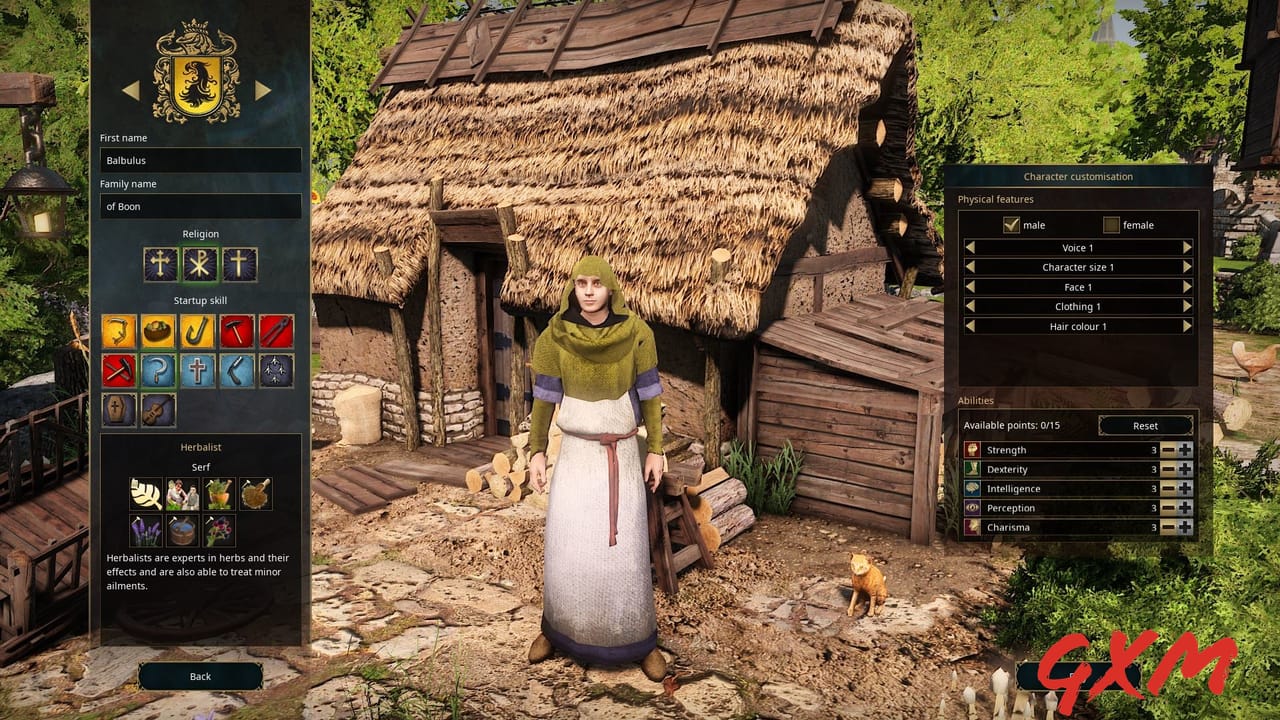The height and width of the screenshot is (720, 1280).
Task: Select the hammer crafting skill icon
Action: [238, 331]
